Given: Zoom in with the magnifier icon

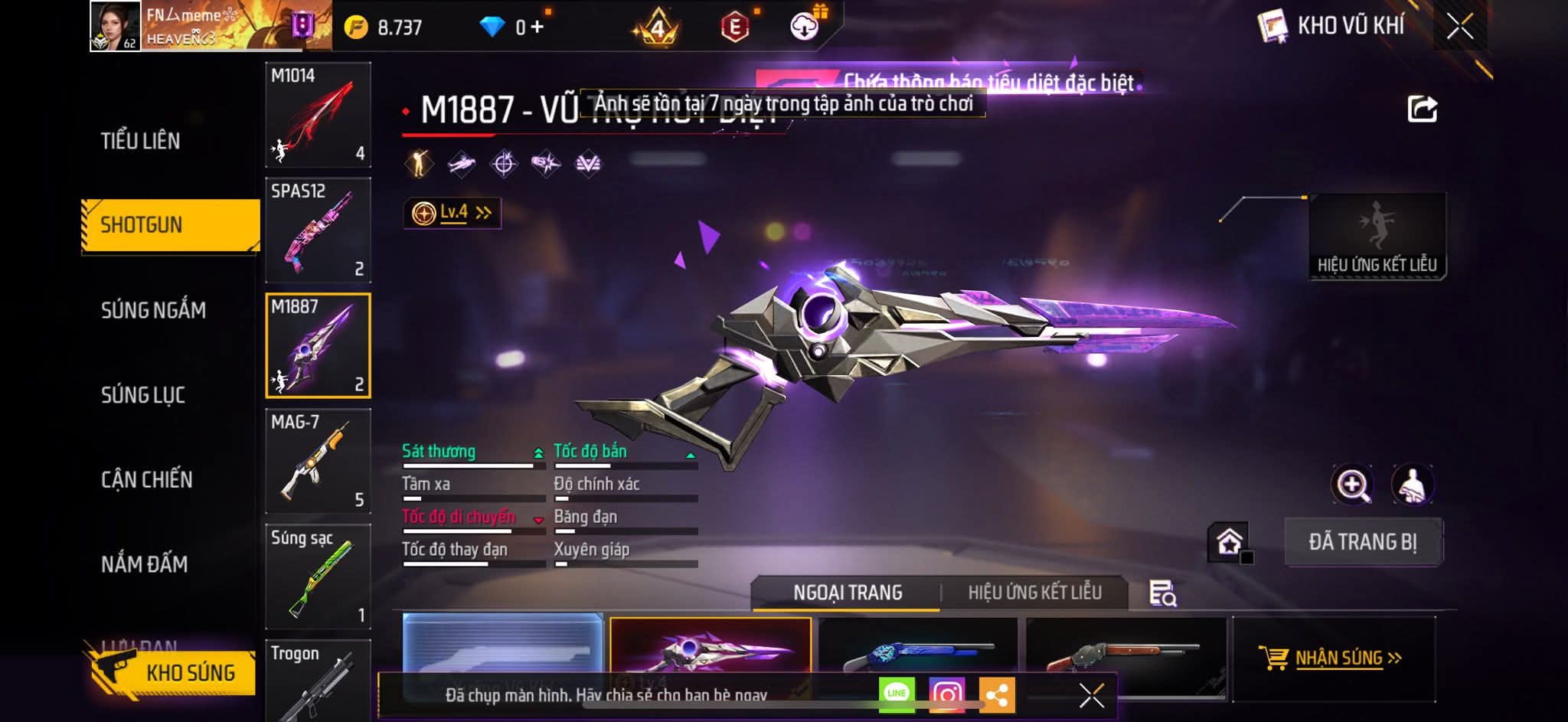Looking at the screenshot, I should tap(1352, 485).
